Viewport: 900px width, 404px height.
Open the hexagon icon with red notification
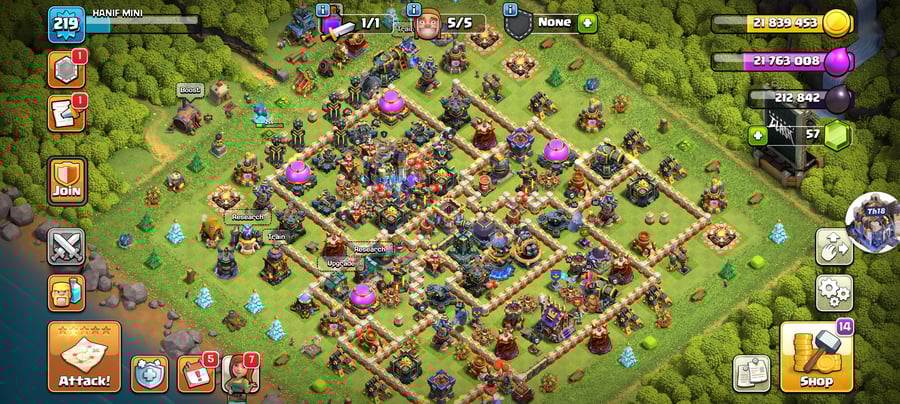66,69
